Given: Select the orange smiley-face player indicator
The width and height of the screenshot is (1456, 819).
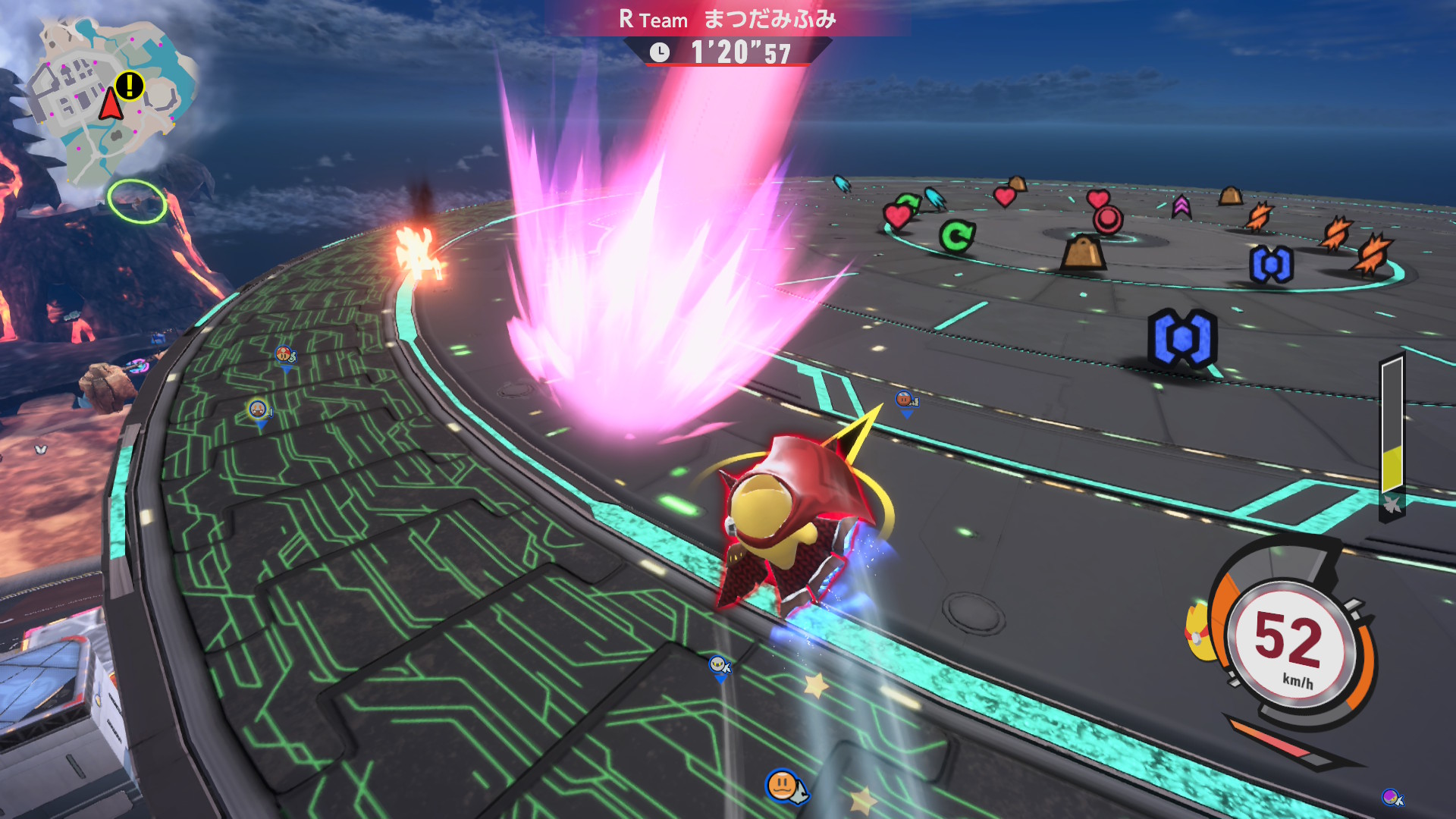Looking at the screenshot, I should (x=782, y=785).
